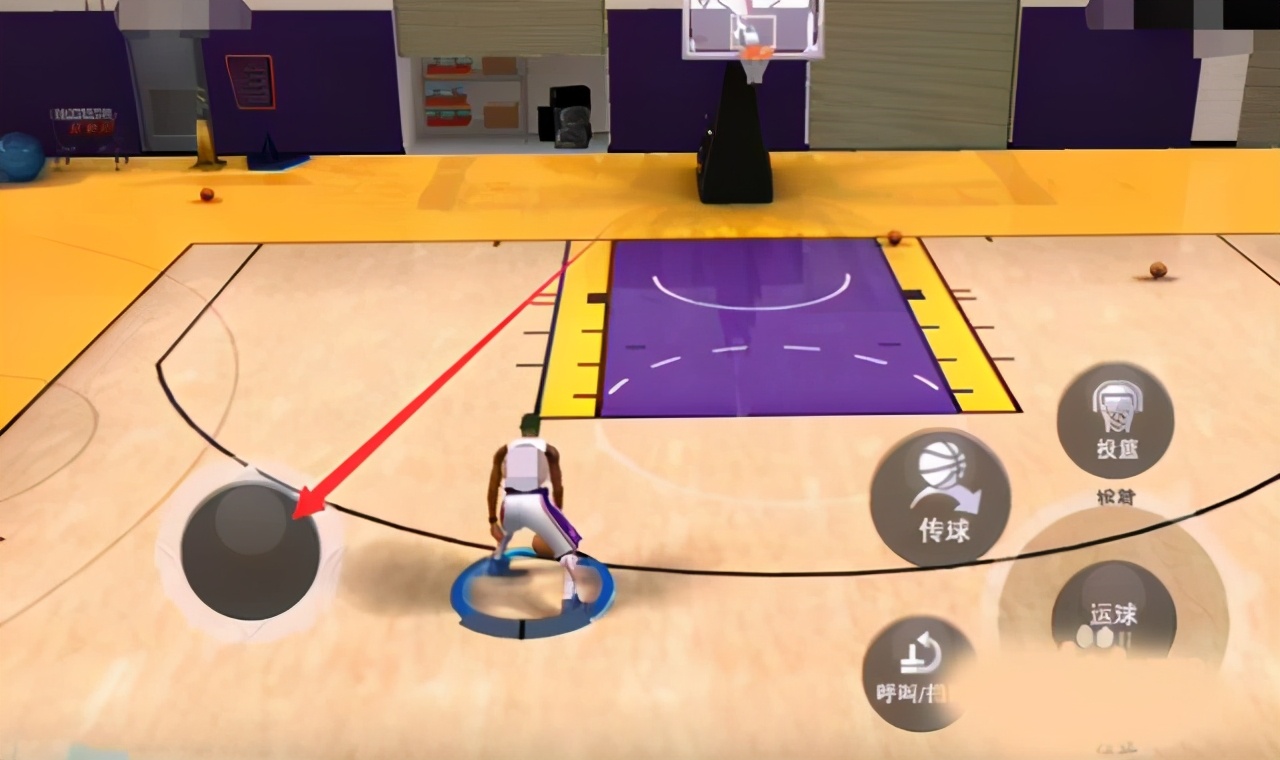Tap the basketball lying in the purple paint

[891, 238]
